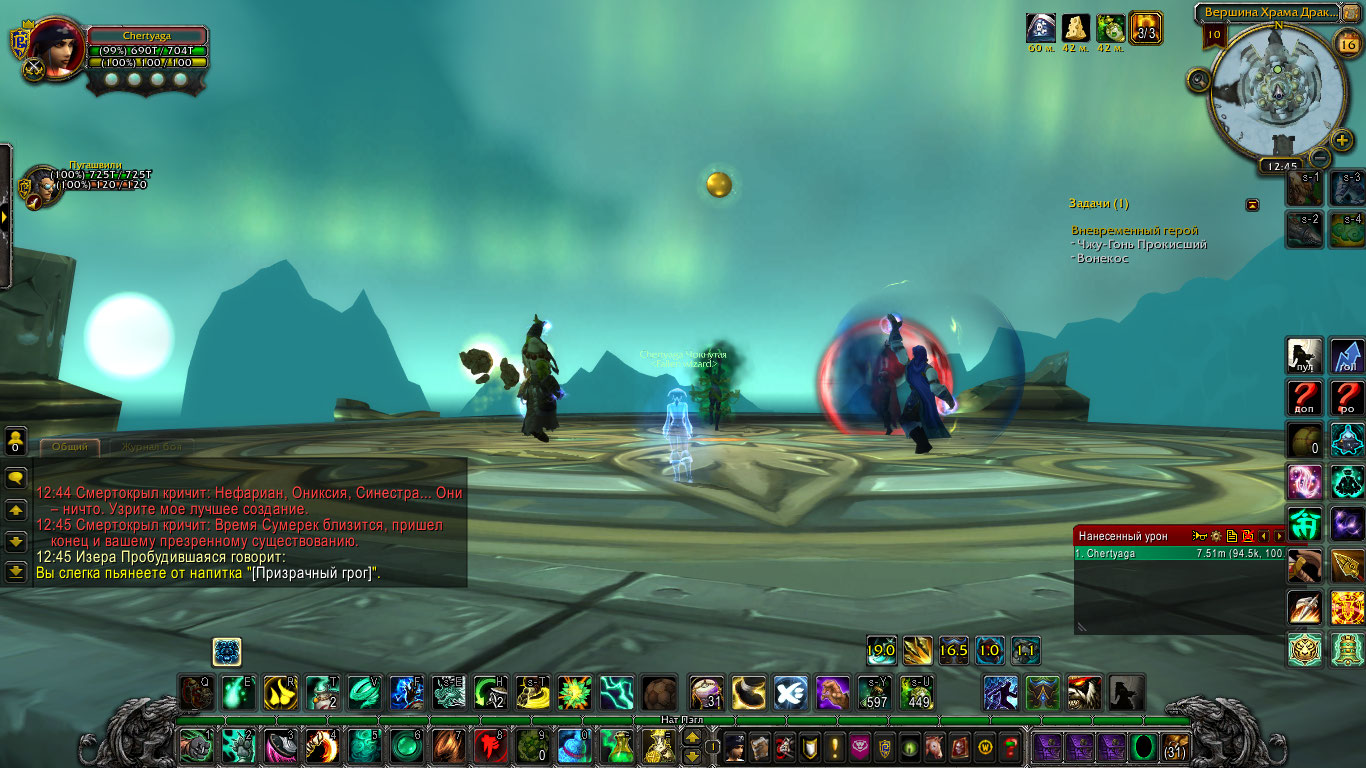Use the red ability in slot 8
Screen dimensions: 1366x768
(x=489, y=746)
